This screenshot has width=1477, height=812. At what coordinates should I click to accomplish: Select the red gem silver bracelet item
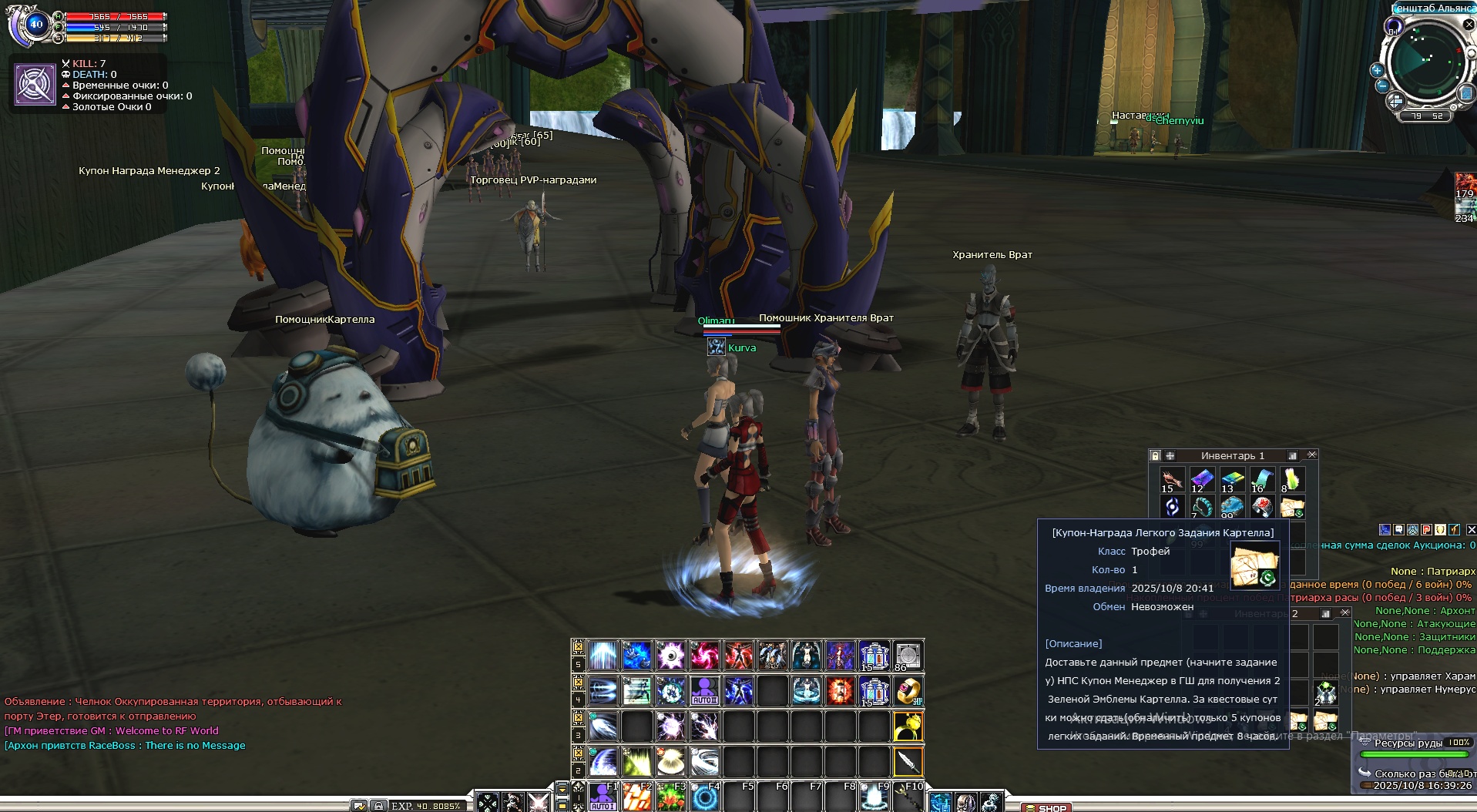pos(1262,507)
